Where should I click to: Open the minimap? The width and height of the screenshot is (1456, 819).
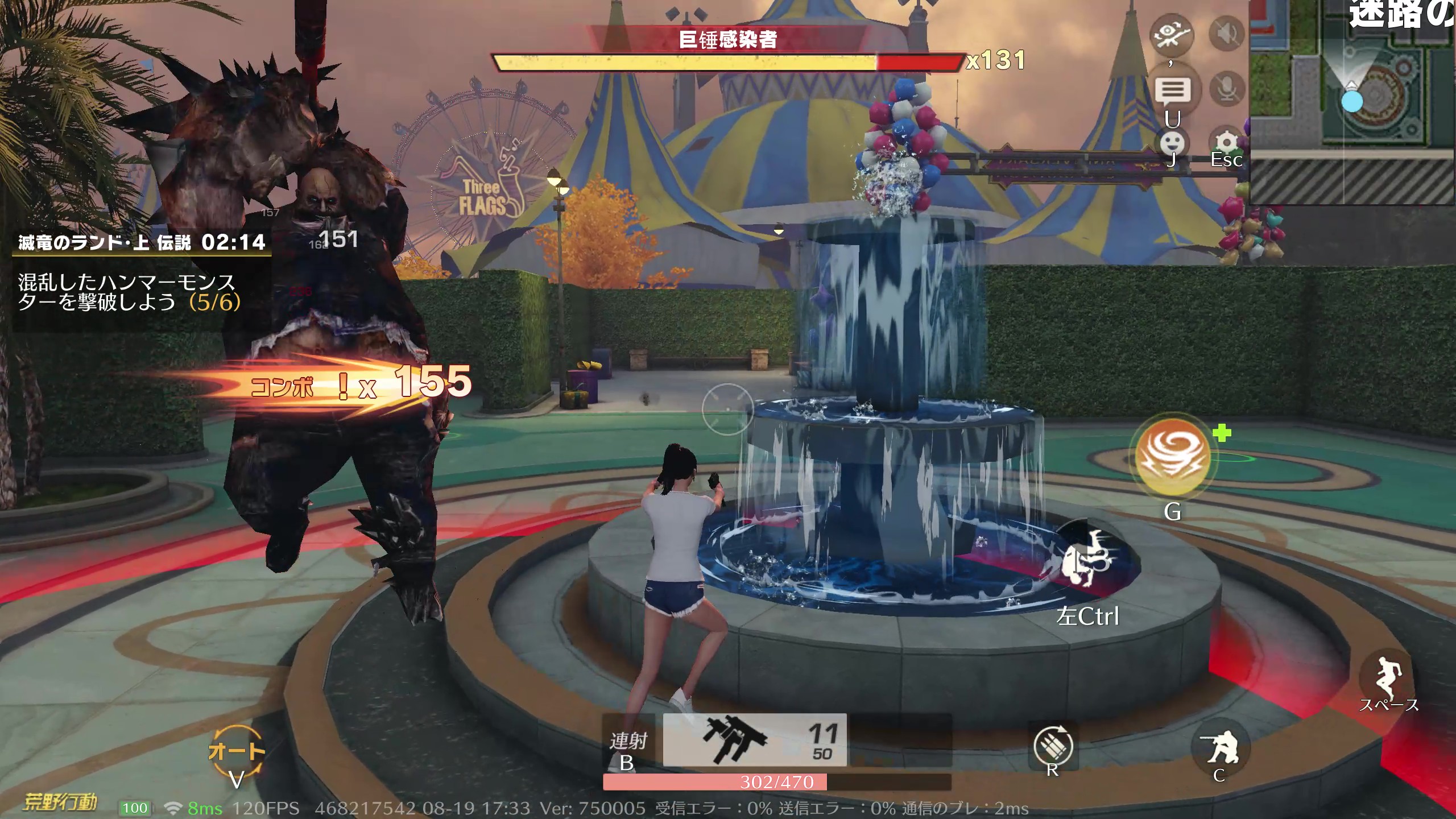click(1352, 102)
